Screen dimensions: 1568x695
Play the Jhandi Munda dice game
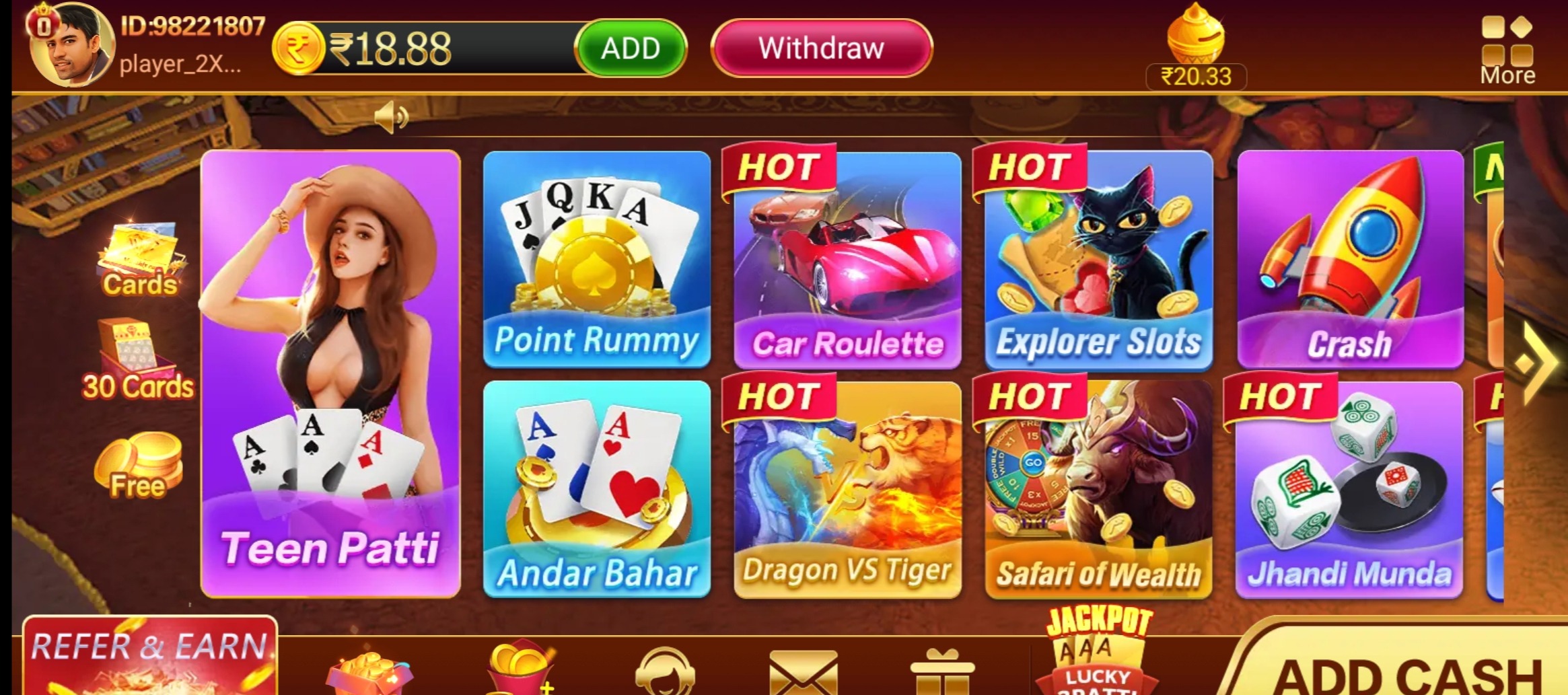pos(1349,489)
